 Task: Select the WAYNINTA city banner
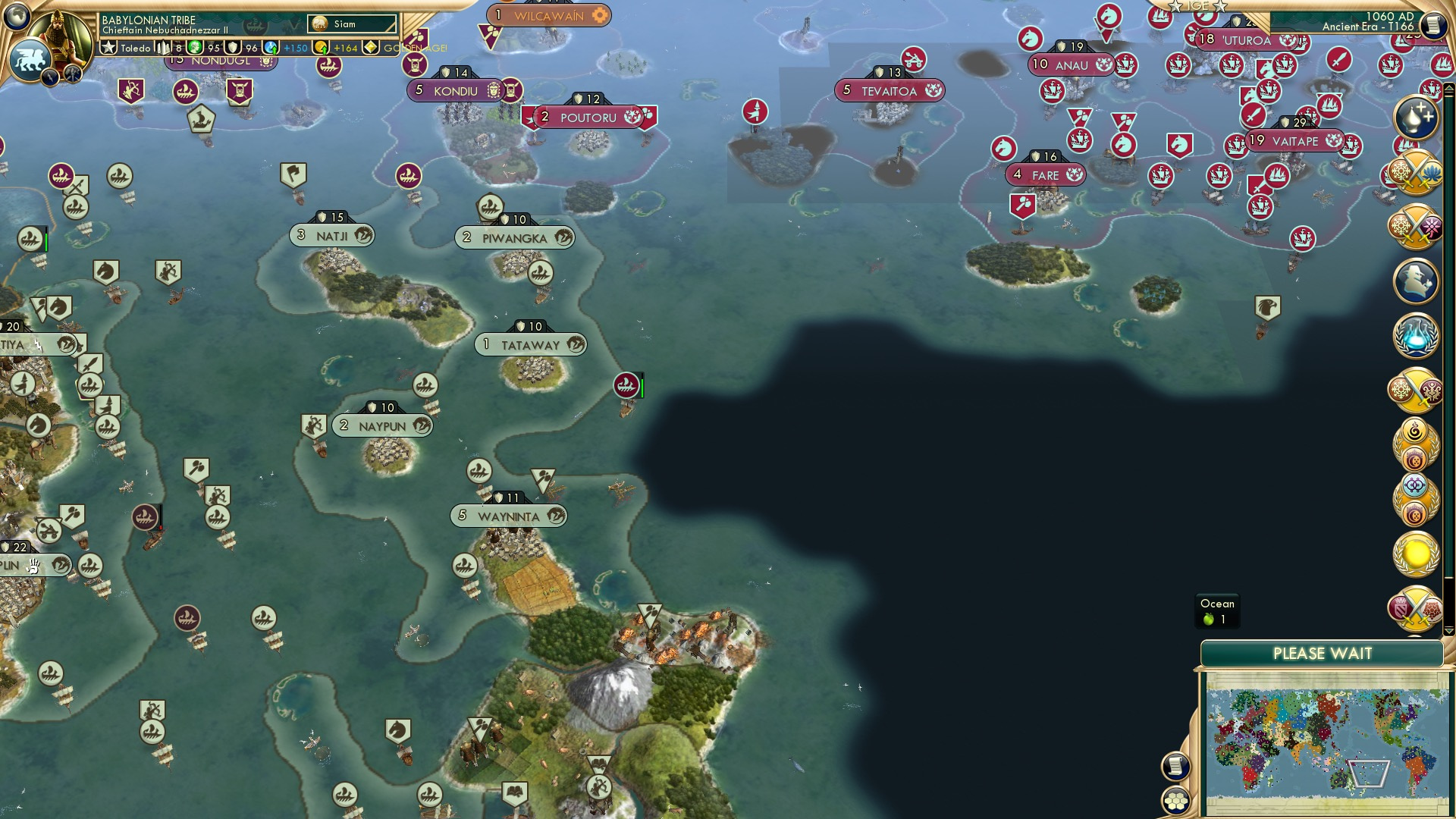pyautogui.click(x=507, y=516)
